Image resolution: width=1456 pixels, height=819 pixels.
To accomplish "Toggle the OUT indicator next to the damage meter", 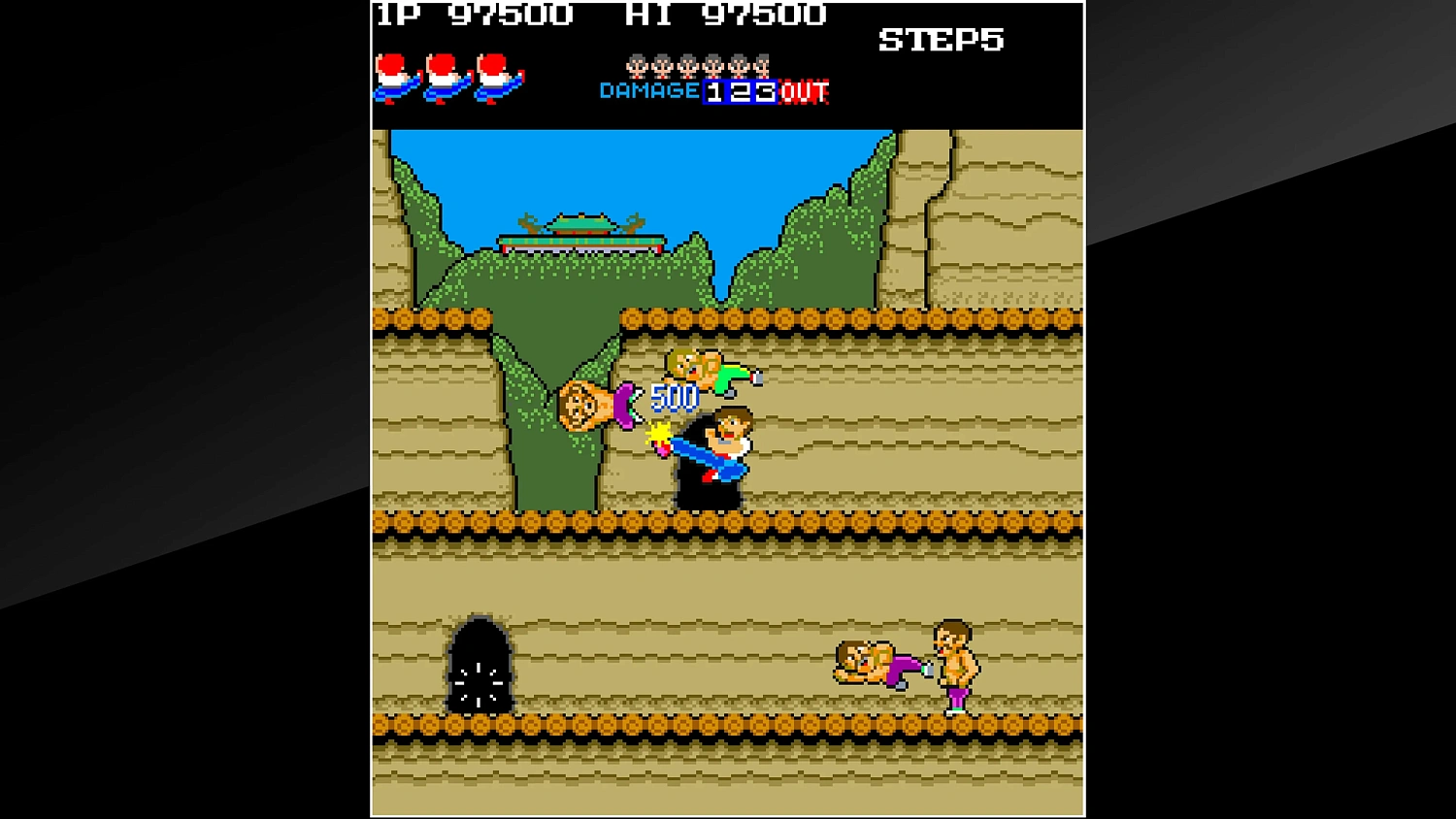I will 802,92.
